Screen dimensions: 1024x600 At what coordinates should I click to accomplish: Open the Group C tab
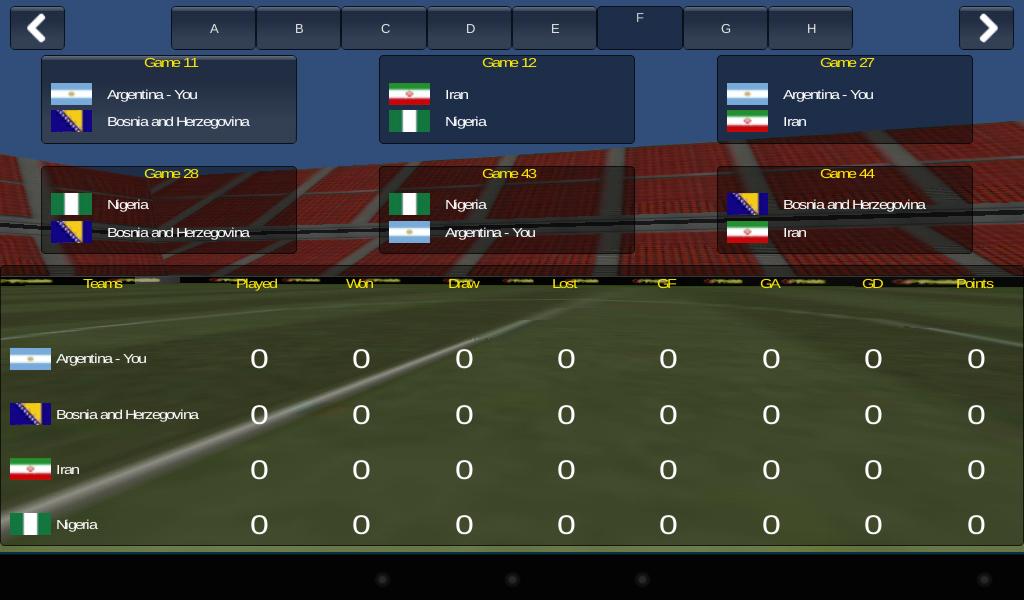(385, 28)
